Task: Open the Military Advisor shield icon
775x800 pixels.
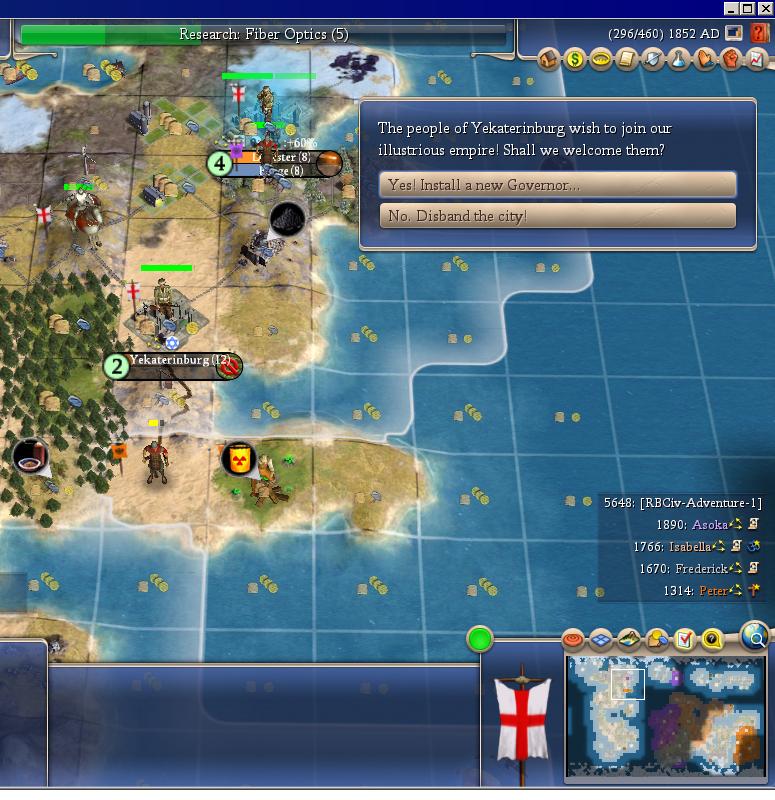Action: point(653,60)
